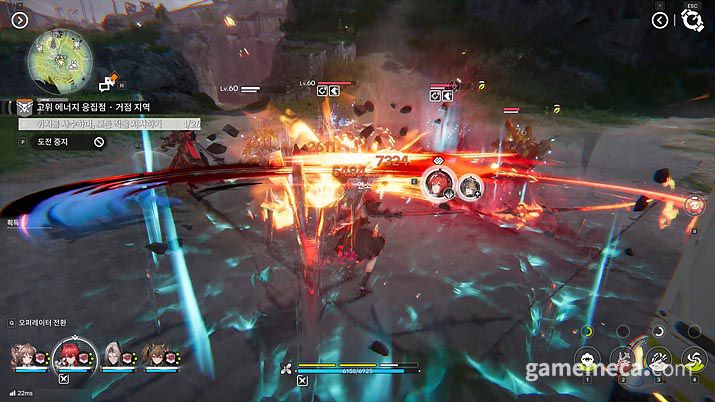Trigger the fourth swirl skill icon
This screenshot has width=715, height=402.
(692, 360)
